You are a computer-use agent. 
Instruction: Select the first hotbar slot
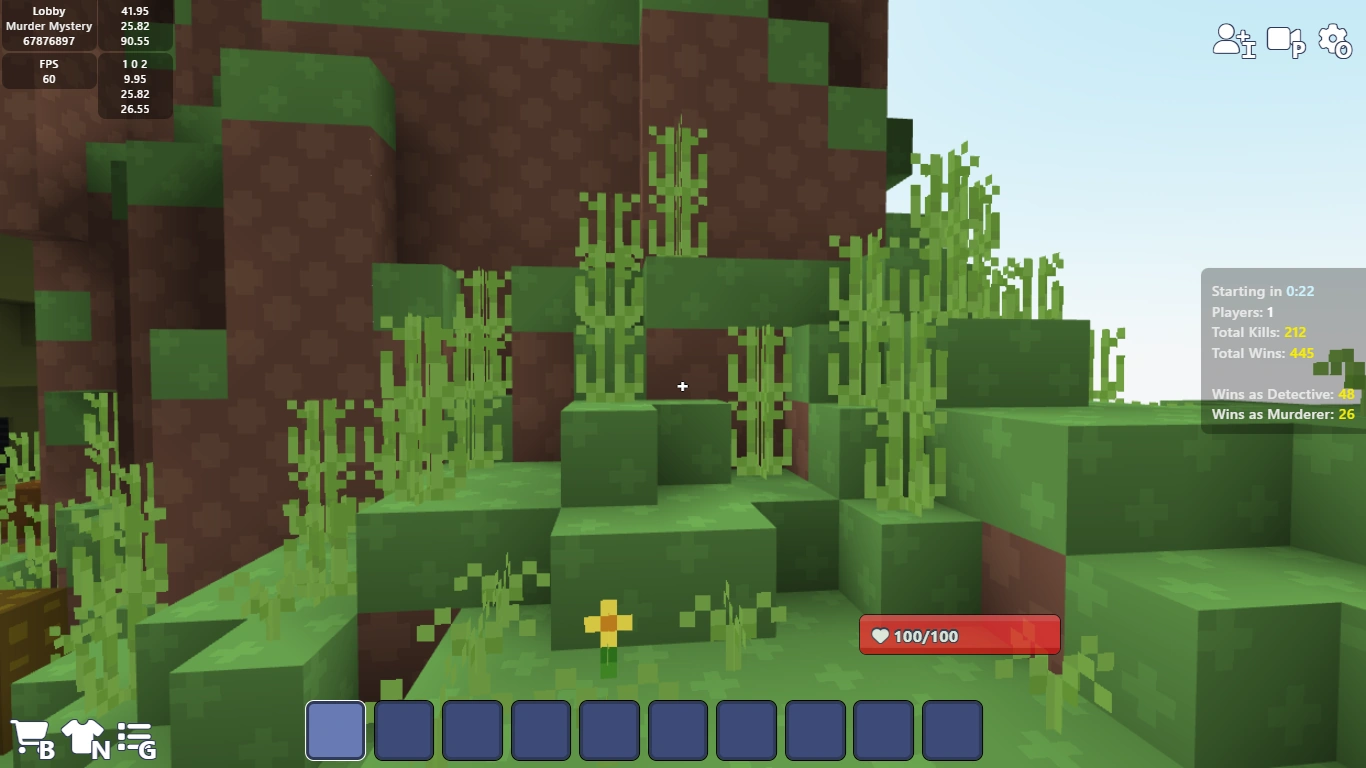click(x=335, y=730)
